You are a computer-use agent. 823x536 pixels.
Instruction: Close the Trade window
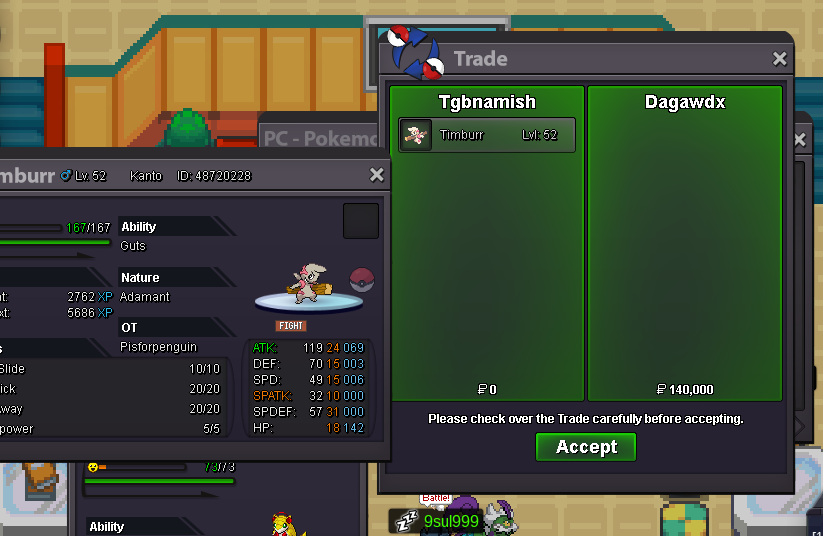(x=780, y=59)
